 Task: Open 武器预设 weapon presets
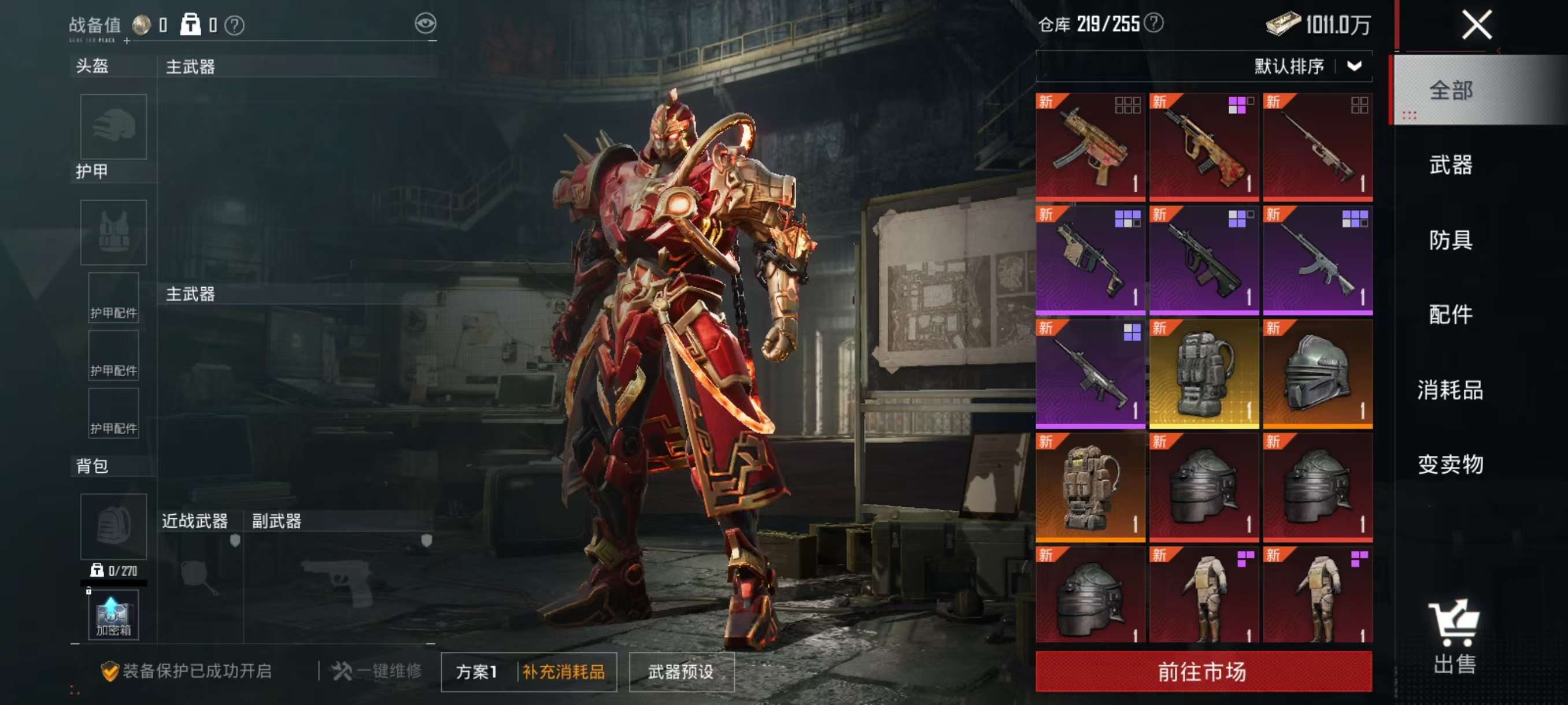click(681, 671)
